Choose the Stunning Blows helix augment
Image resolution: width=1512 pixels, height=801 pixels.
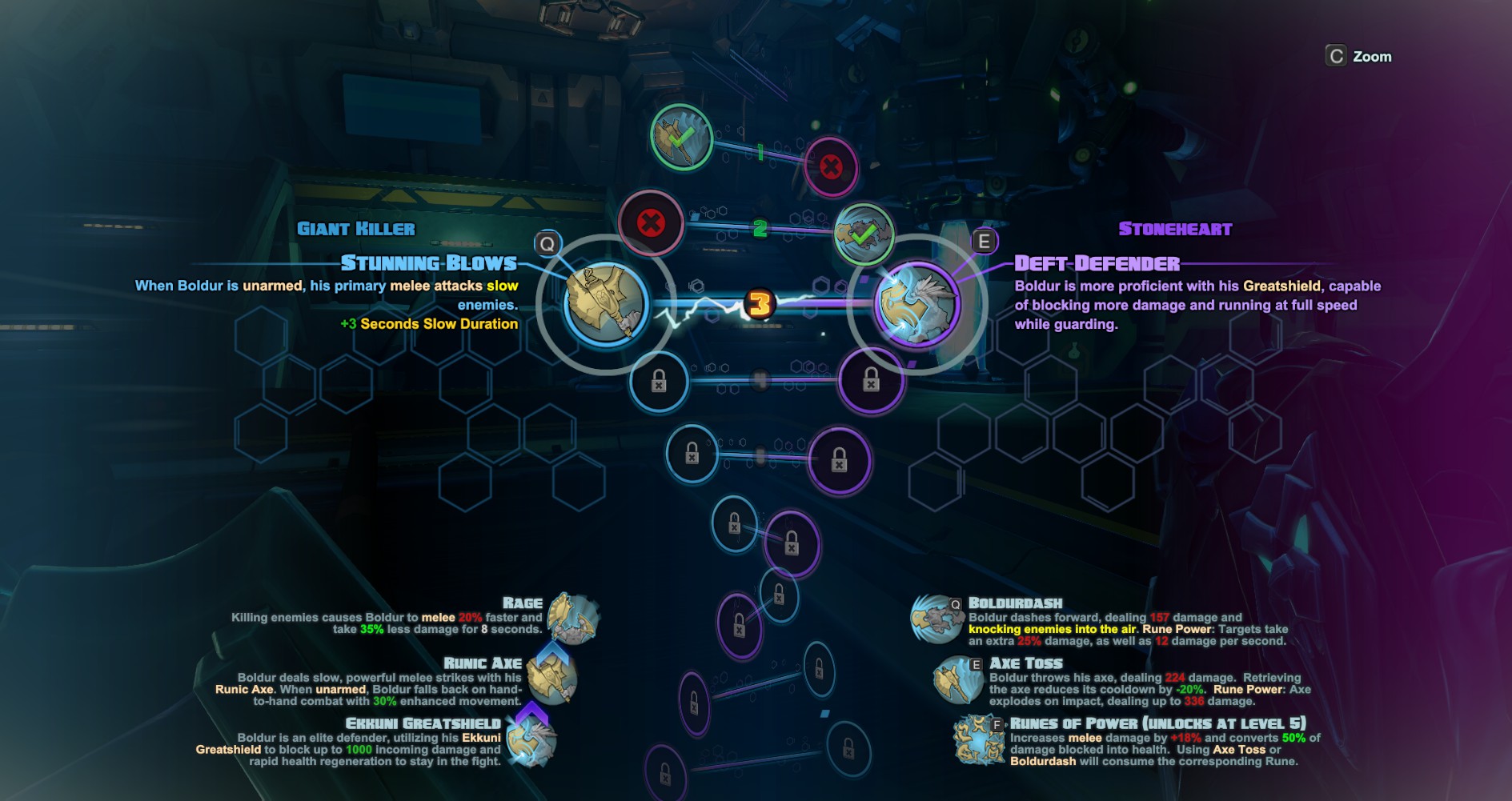click(x=605, y=303)
